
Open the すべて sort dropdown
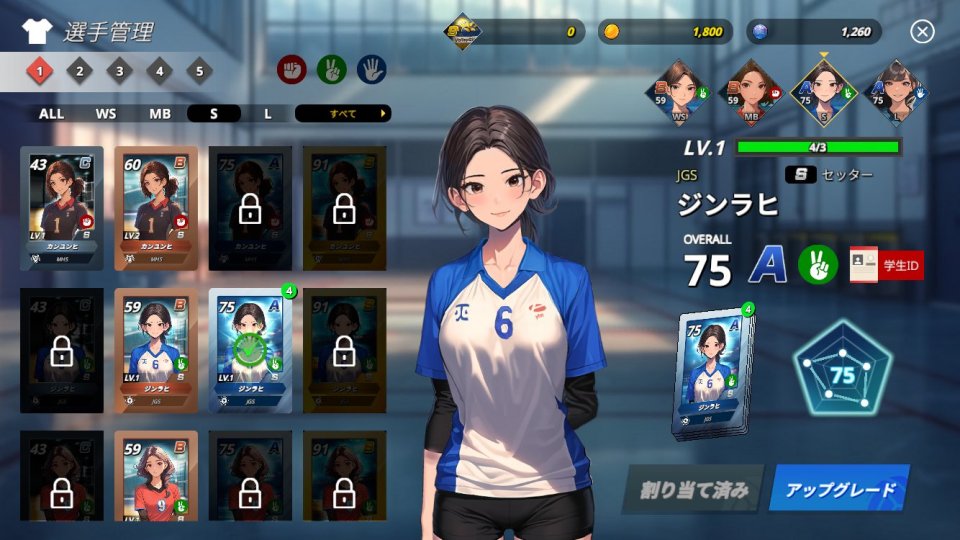343,114
